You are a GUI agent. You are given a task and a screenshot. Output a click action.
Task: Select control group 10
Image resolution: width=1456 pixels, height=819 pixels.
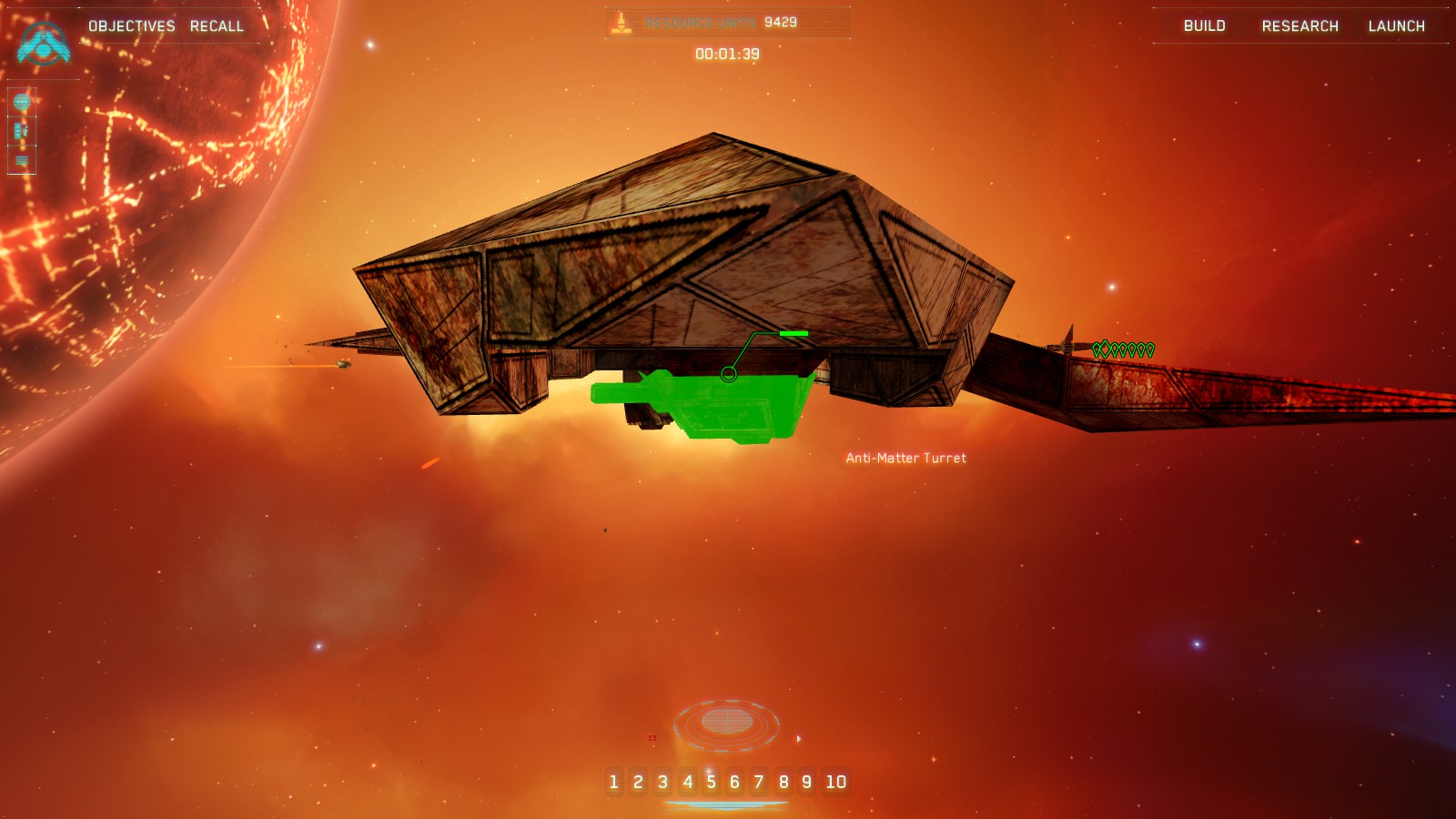pos(835,782)
